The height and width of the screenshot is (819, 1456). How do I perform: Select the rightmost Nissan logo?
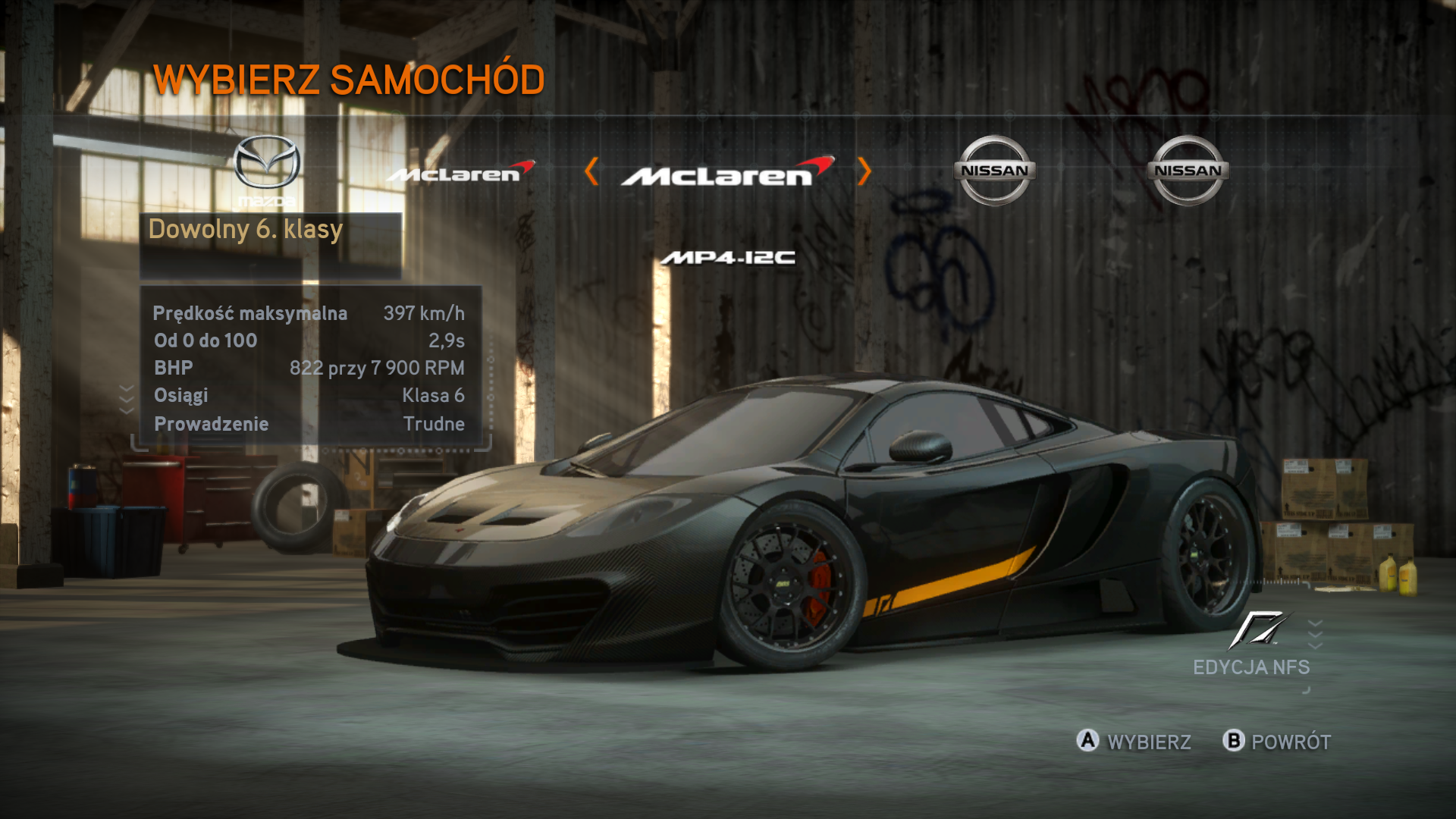[1186, 169]
